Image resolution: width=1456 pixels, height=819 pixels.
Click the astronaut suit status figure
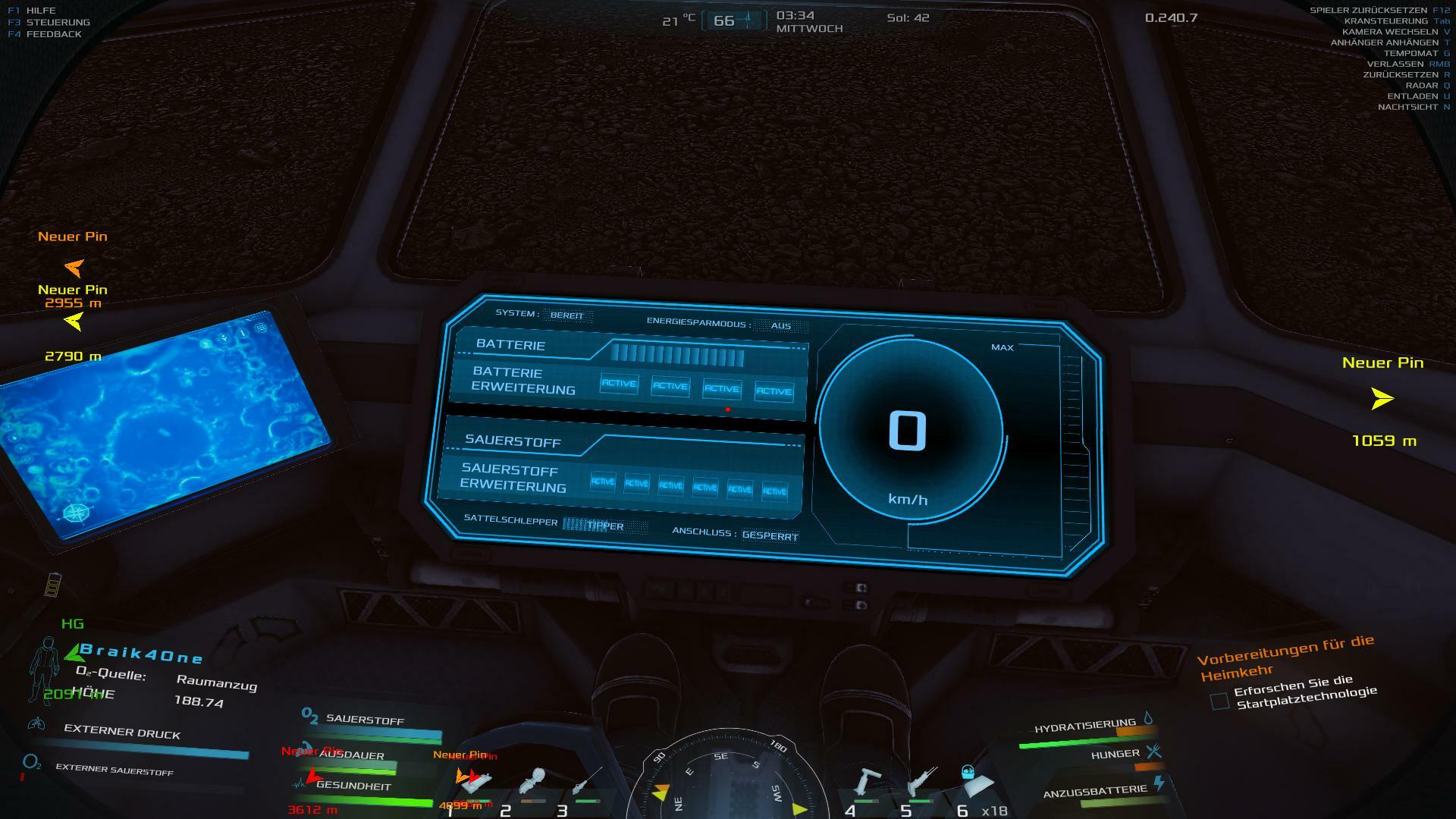coord(44,670)
